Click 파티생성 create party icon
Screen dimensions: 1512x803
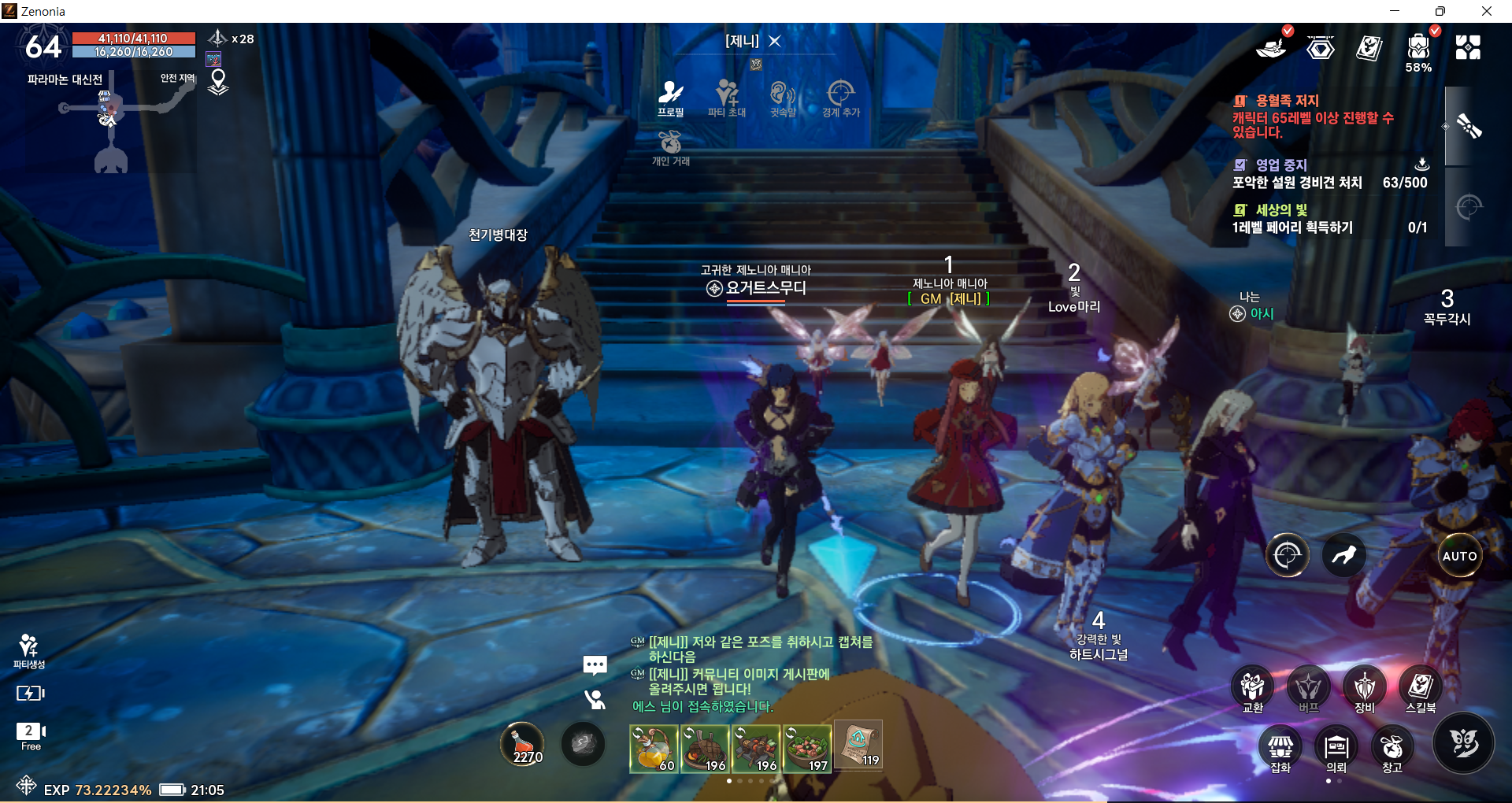point(29,650)
